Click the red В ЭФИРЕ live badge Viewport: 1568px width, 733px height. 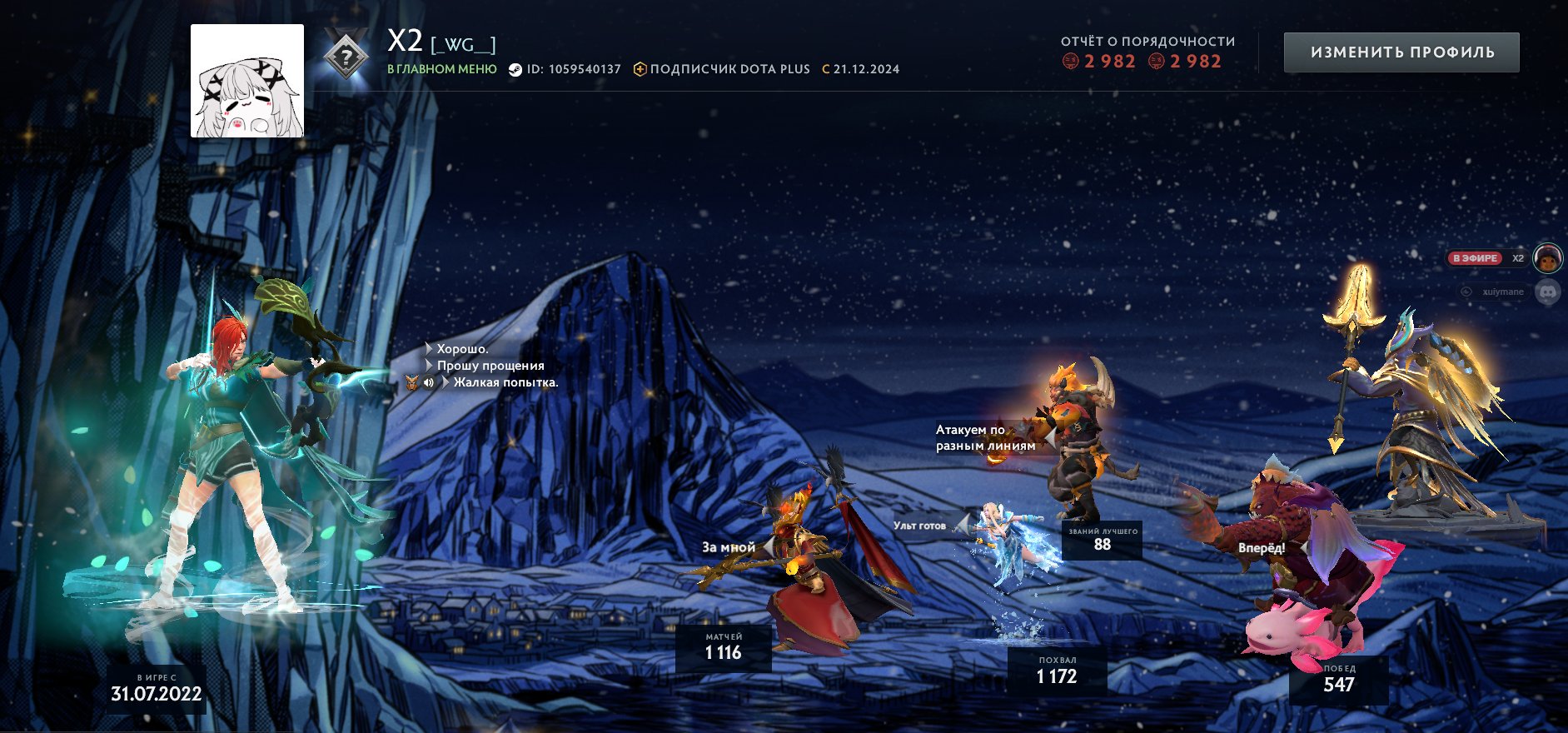pos(1475,258)
